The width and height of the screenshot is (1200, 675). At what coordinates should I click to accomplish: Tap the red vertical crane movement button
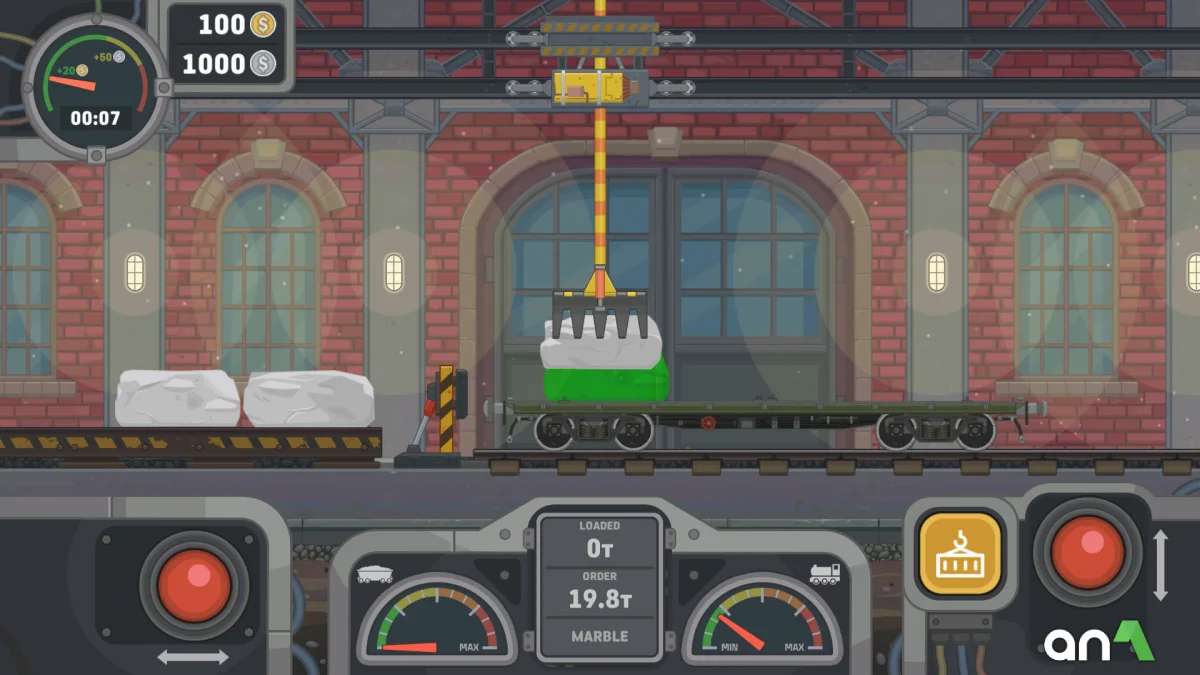(x=1087, y=550)
